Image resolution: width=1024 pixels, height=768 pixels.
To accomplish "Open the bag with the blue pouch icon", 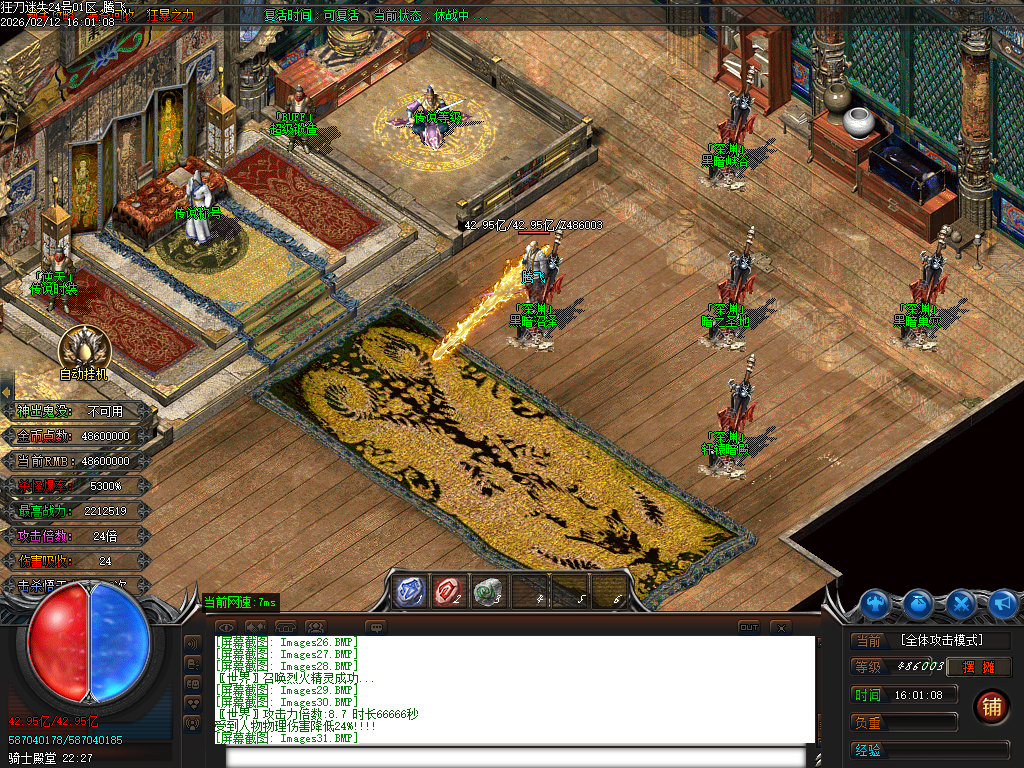I will point(919,603).
